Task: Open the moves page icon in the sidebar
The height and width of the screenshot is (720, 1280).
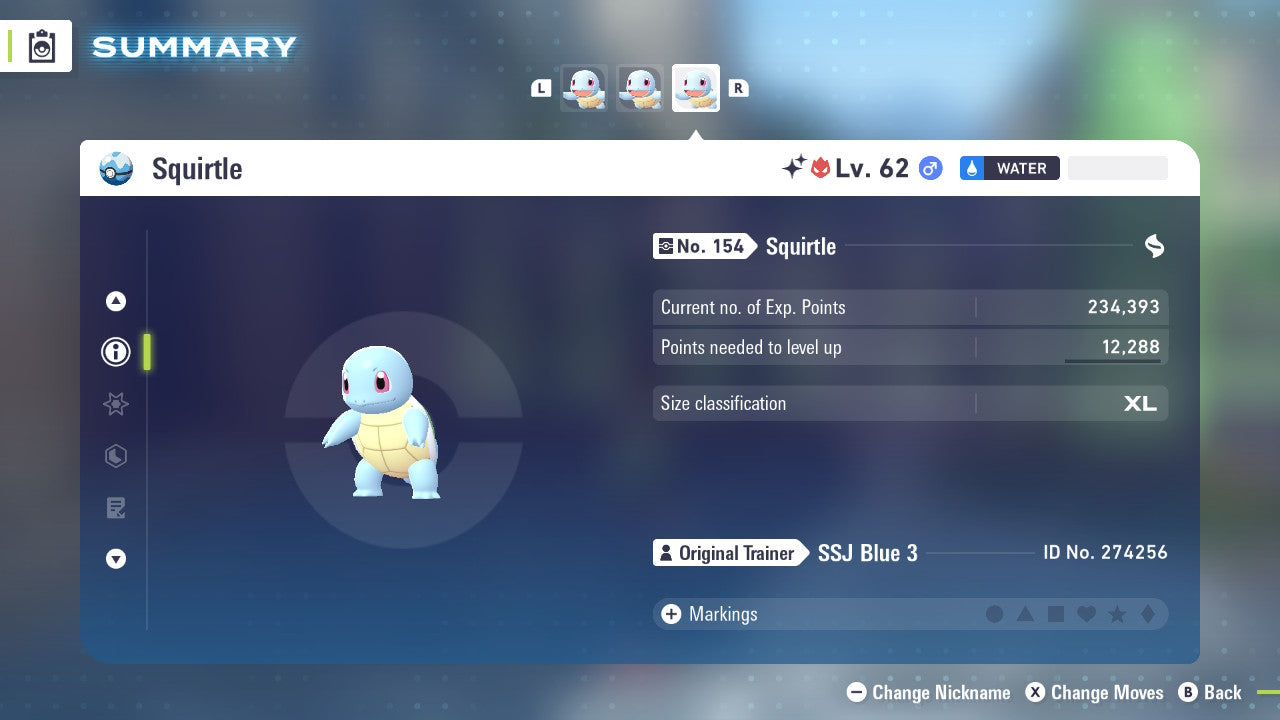Action: pyautogui.click(x=115, y=508)
